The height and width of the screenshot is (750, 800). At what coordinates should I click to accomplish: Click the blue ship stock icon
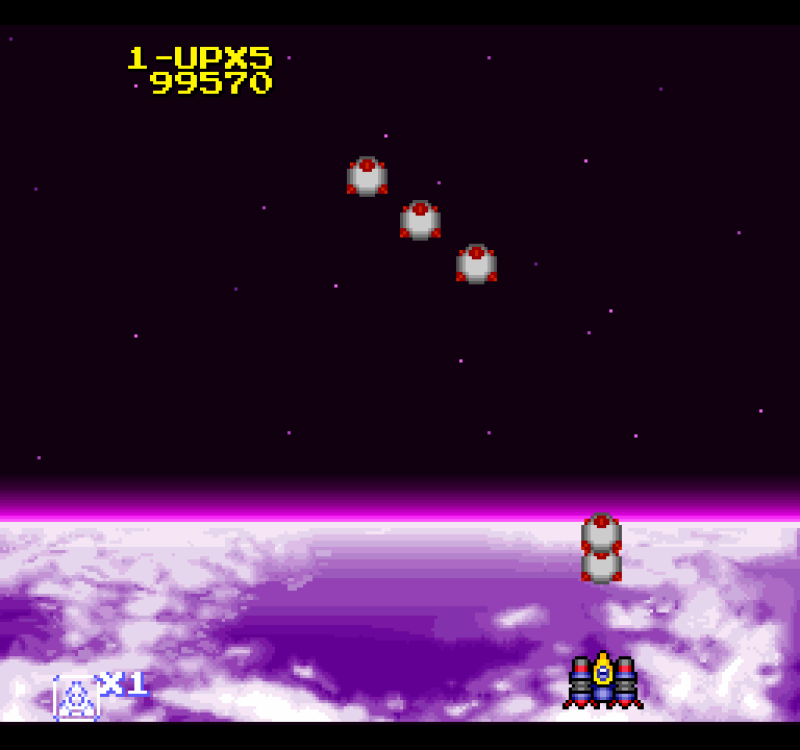click(x=76, y=697)
